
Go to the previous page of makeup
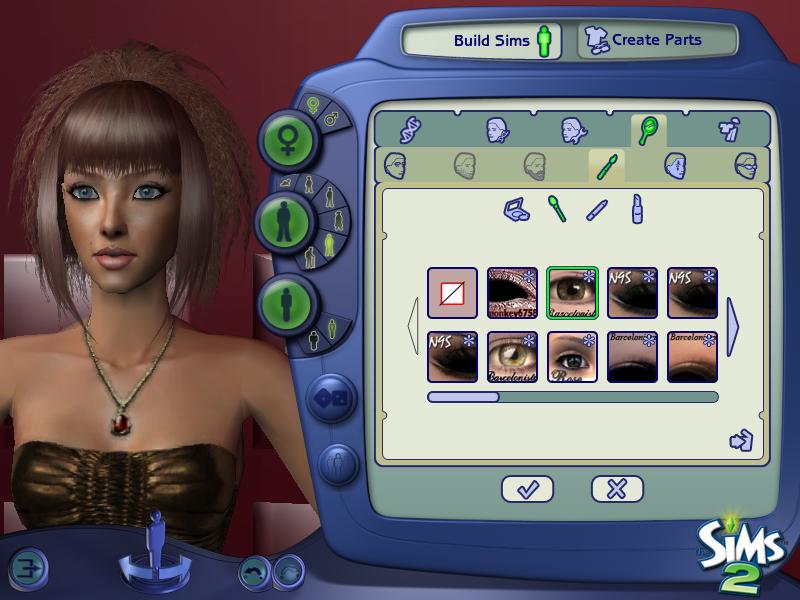(413, 325)
